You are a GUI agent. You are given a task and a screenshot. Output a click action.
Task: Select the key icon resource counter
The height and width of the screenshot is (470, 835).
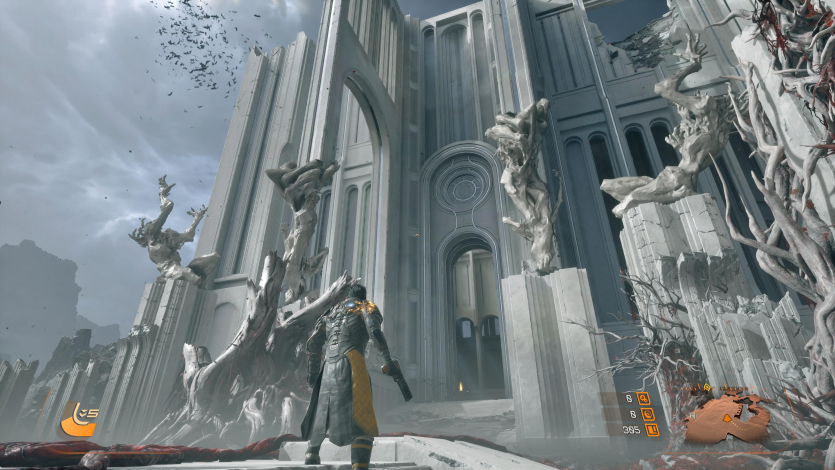click(x=644, y=398)
